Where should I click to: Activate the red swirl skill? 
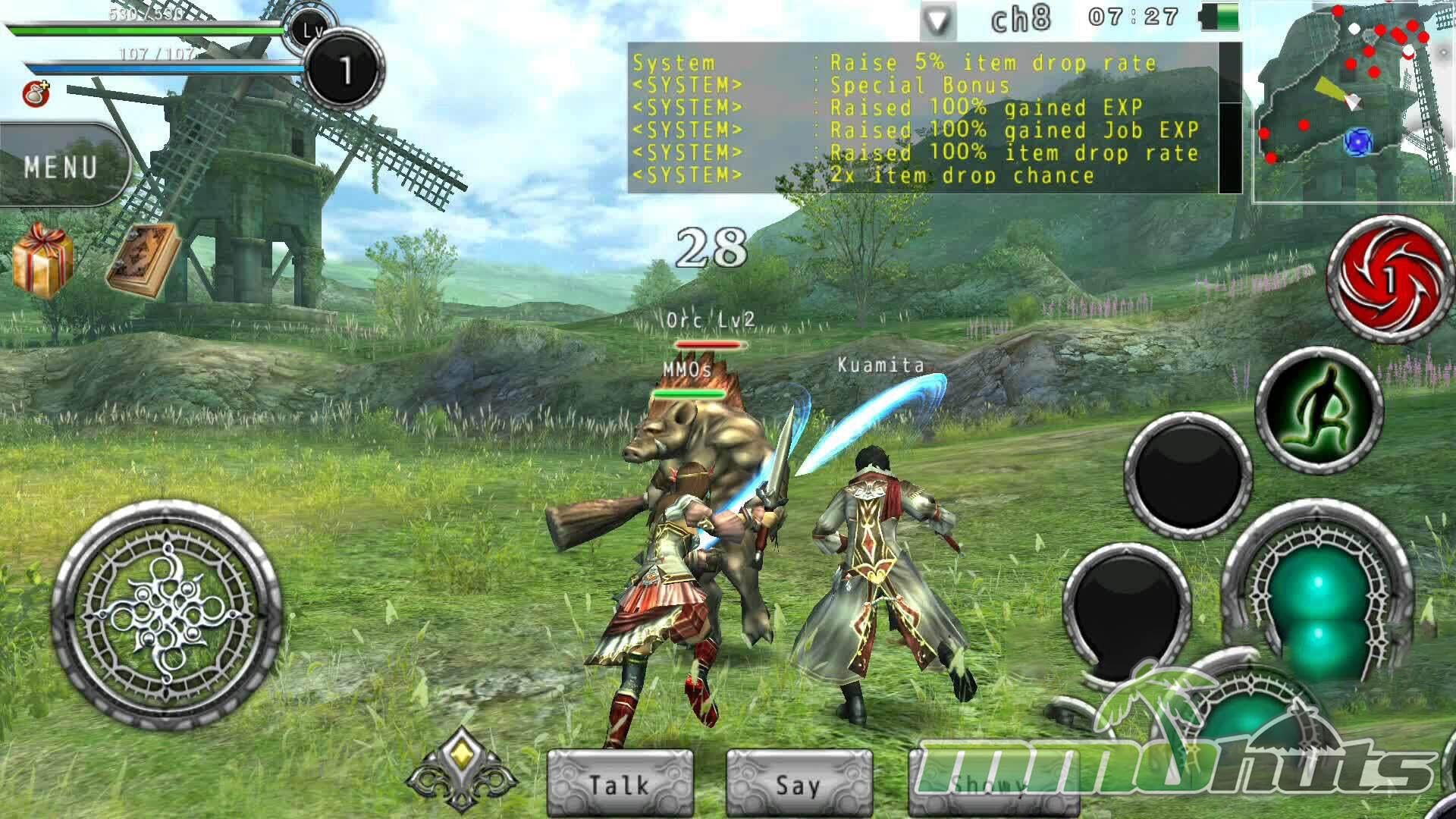point(1389,279)
